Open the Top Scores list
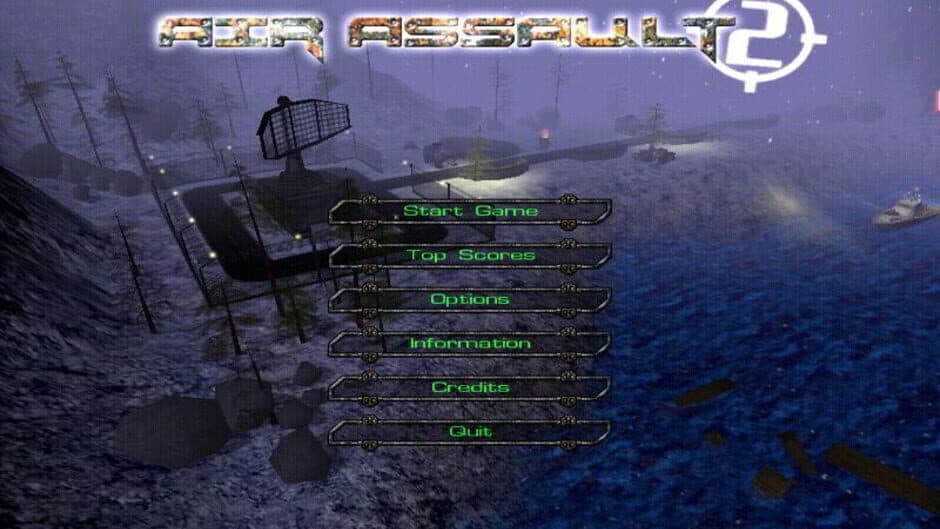The width and height of the screenshot is (940, 529). 470,255
